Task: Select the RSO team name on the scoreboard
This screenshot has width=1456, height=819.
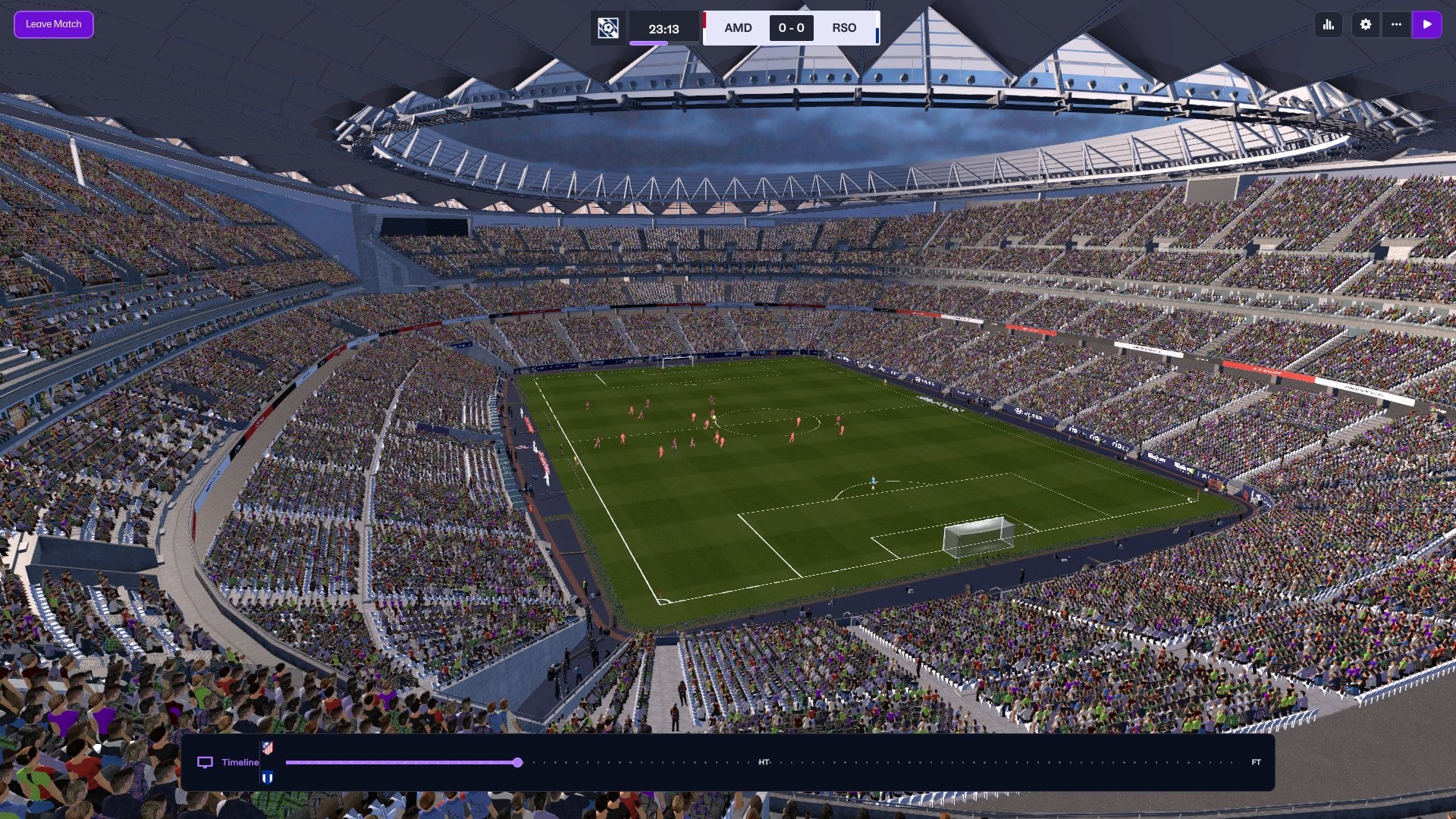Action: coord(844,28)
